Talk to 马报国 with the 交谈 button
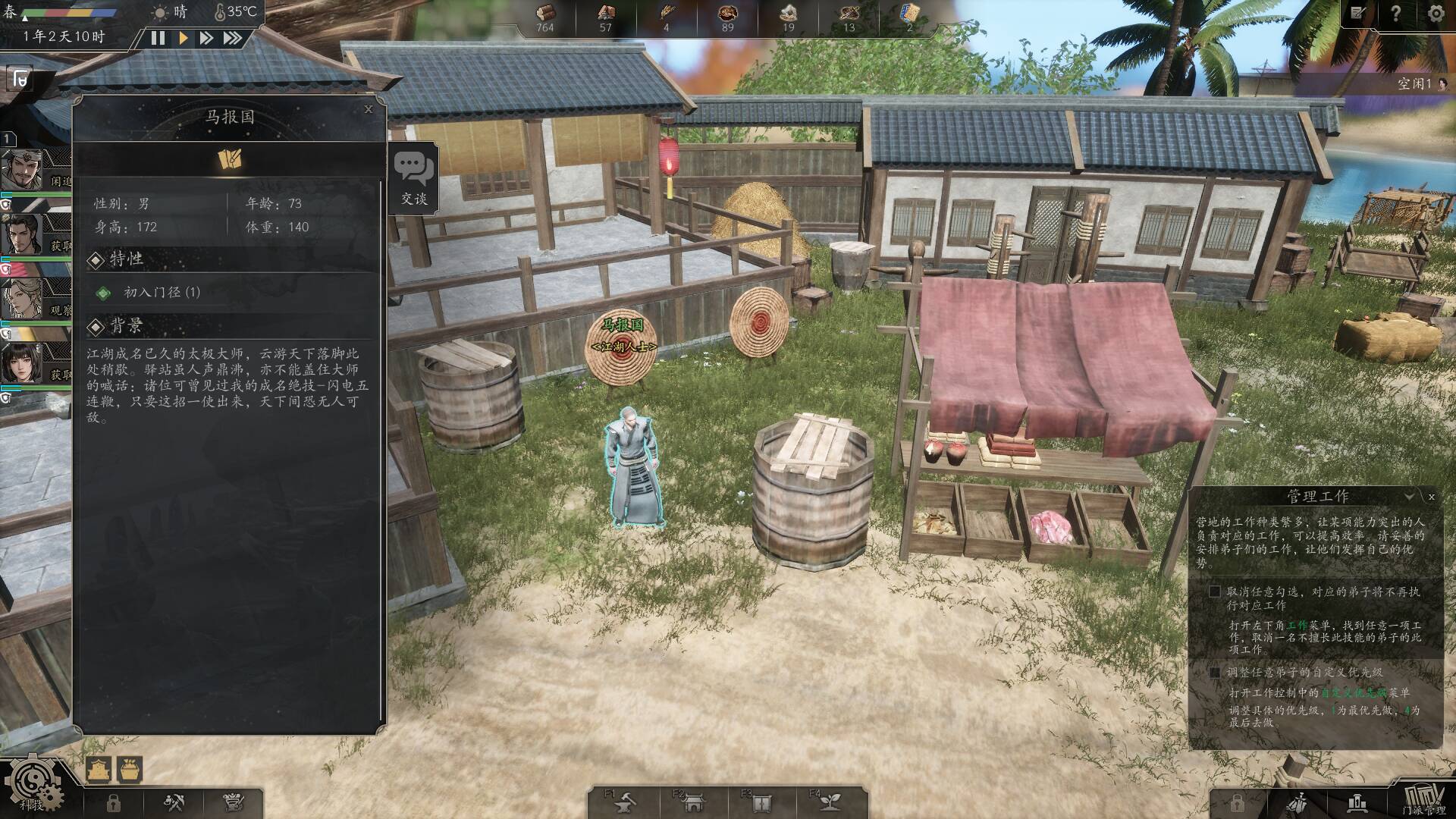The image size is (1456, 819). [414, 180]
